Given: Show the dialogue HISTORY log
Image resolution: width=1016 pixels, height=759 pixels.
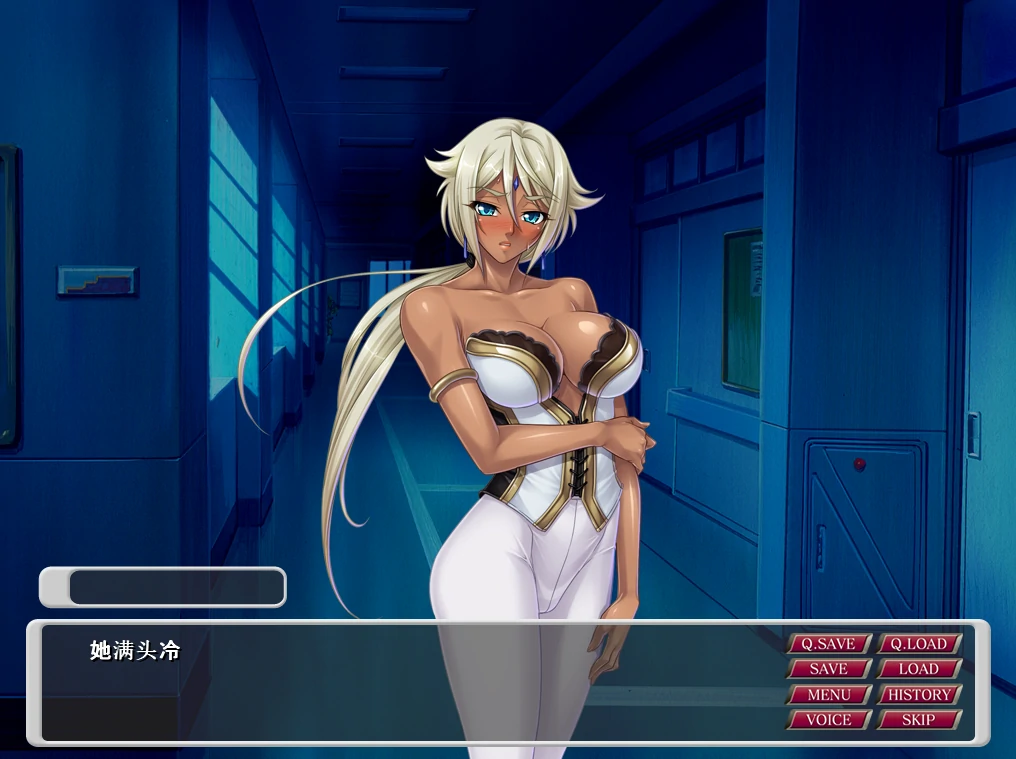Looking at the screenshot, I should pyautogui.click(x=919, y=694).
